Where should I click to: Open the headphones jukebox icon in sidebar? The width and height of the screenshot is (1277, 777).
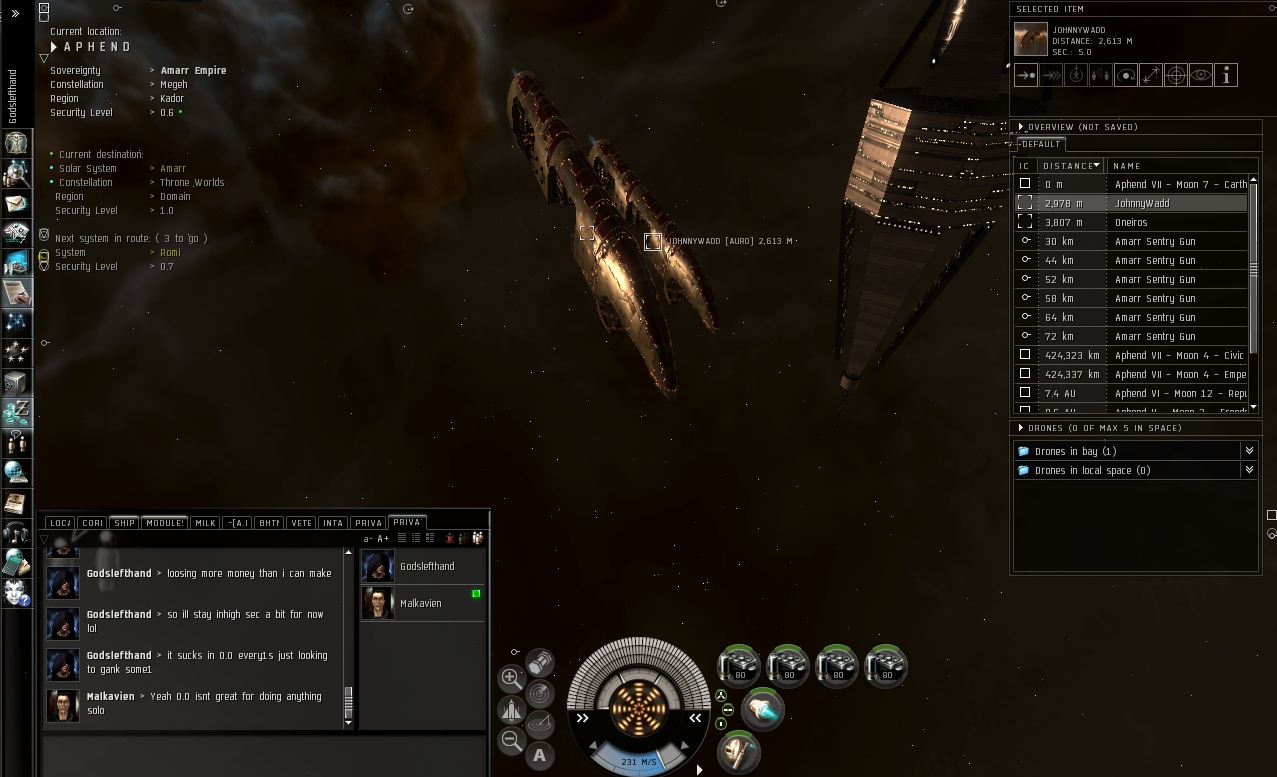[x=17, y=532]
